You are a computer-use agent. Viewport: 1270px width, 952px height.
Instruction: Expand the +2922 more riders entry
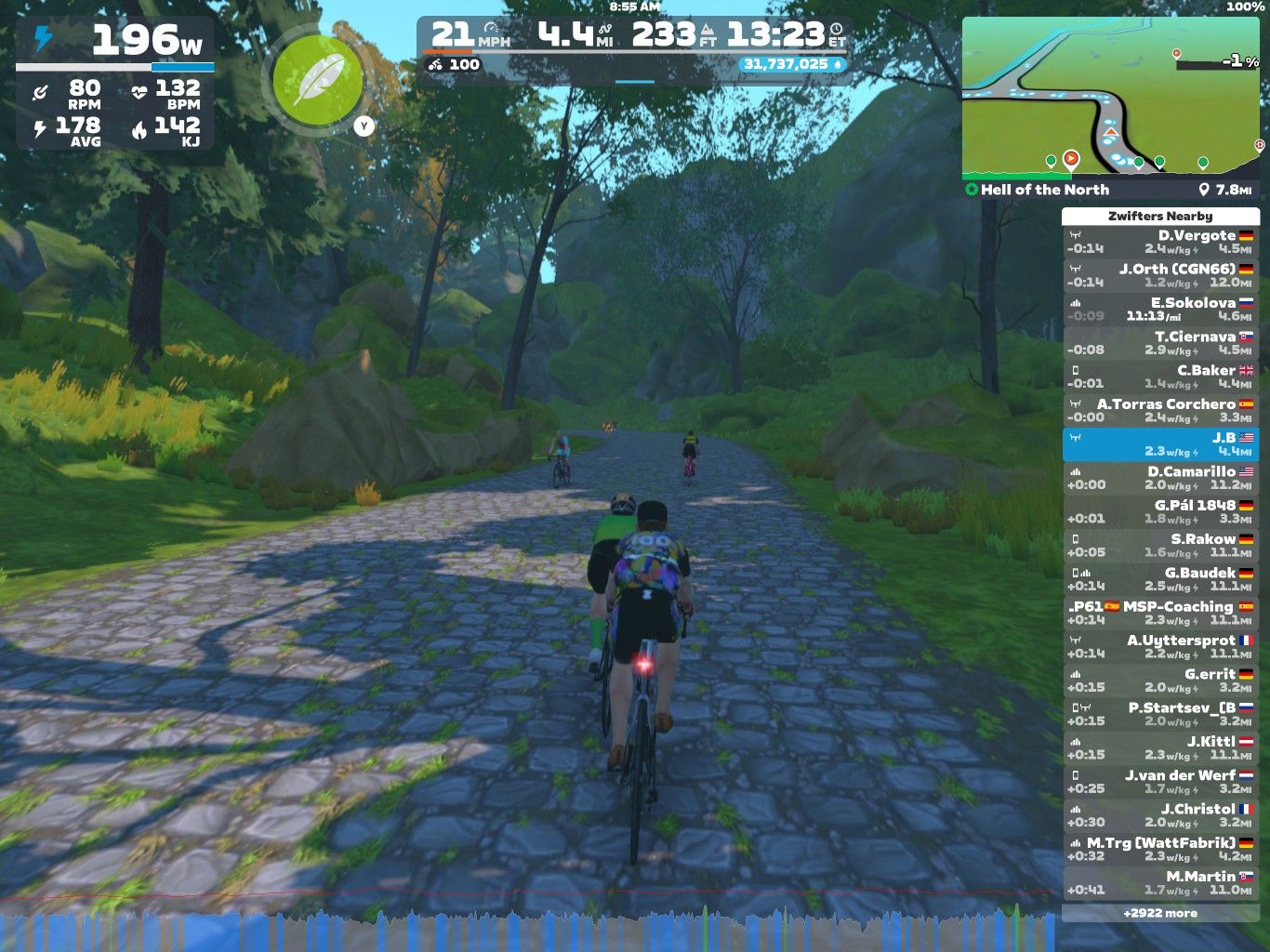1160,913
